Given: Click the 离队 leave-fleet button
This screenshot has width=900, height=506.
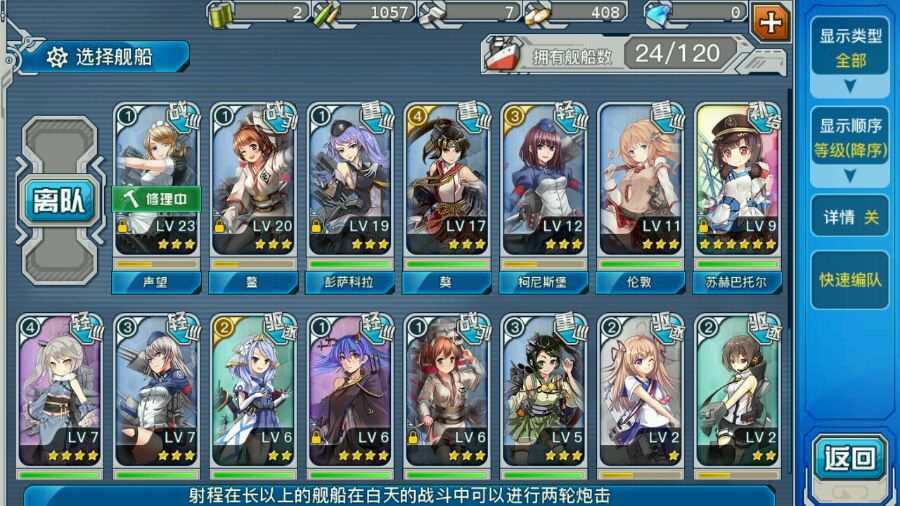Looking at the screenshot, I should [62, 201].
